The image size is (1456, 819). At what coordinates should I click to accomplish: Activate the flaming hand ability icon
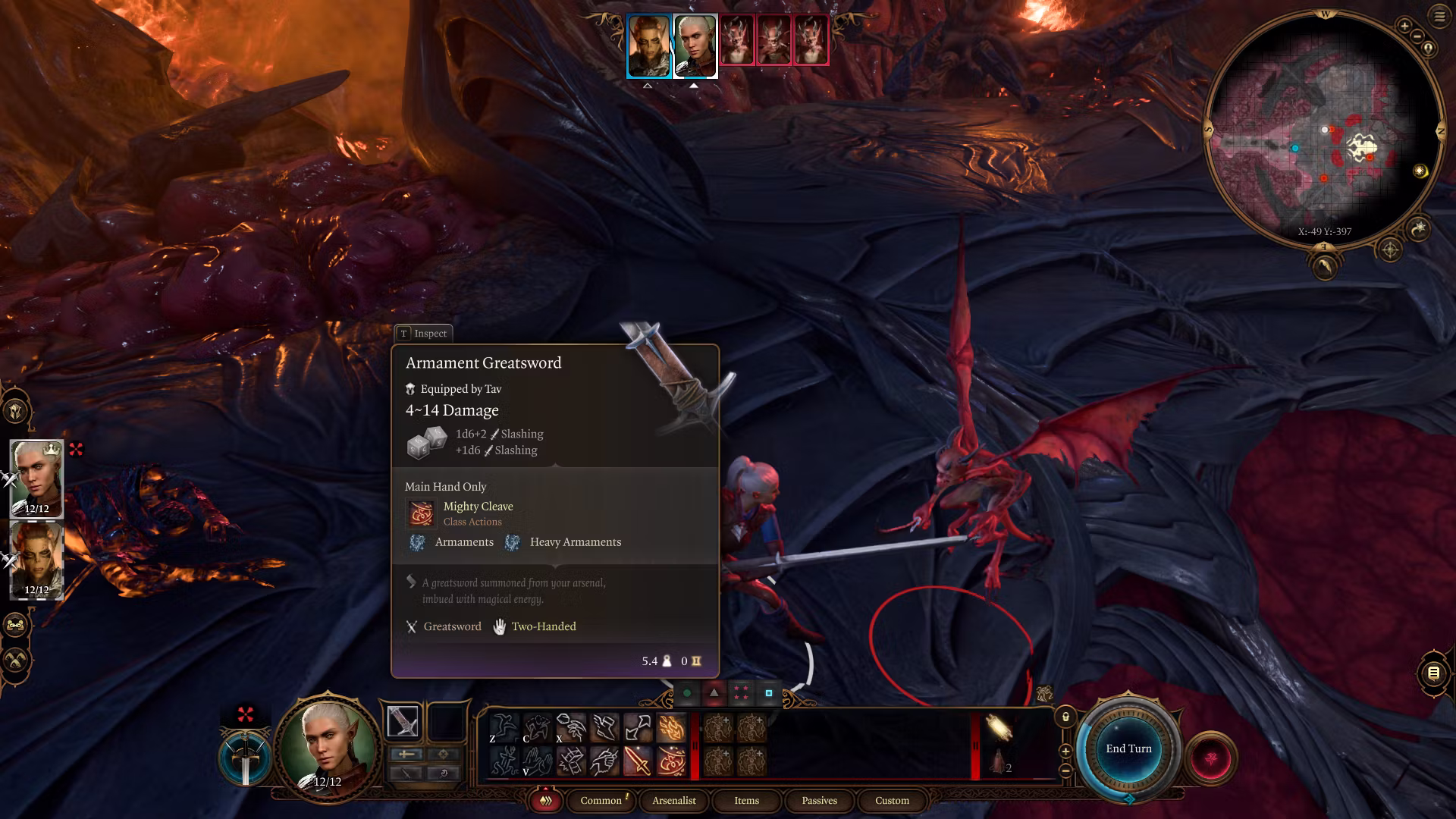click(x=671, y=728)
